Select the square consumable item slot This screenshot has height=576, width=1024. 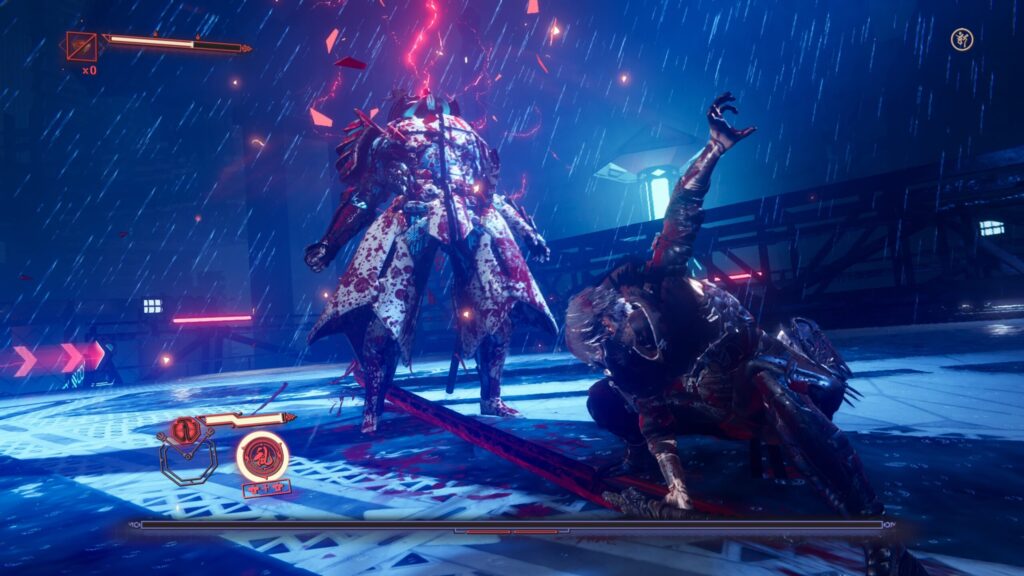tap(81, 46)
